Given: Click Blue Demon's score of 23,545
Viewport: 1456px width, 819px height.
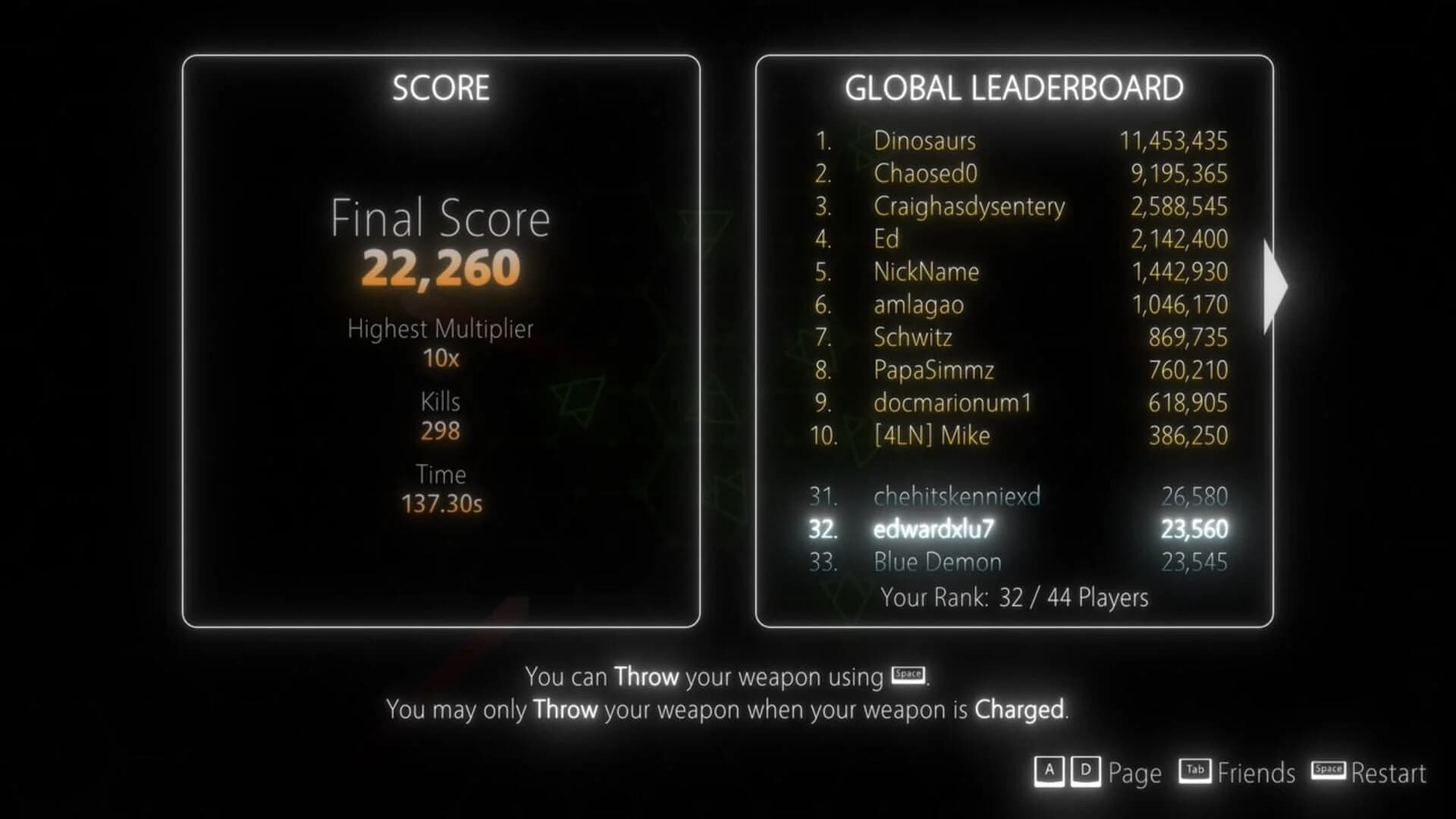Looking at the screenshot, I should (x=1194, y=563).
